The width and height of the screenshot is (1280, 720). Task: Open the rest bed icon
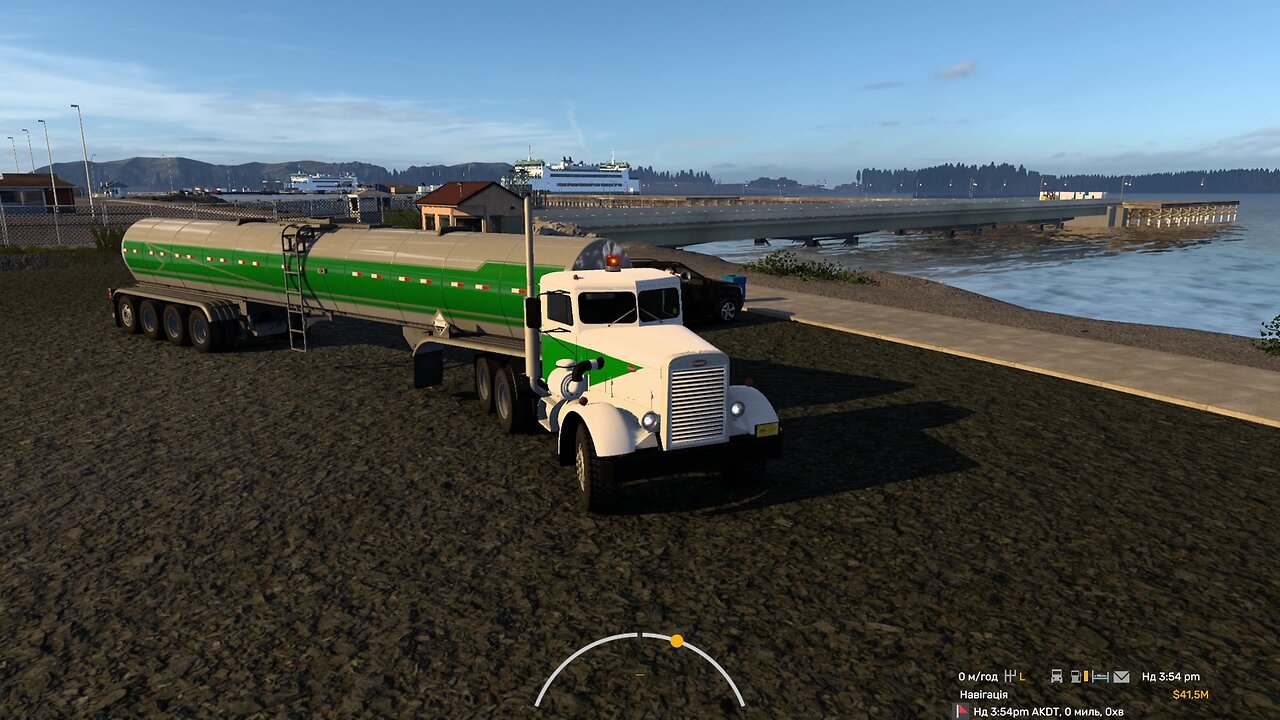click(x=1100, y=677)
